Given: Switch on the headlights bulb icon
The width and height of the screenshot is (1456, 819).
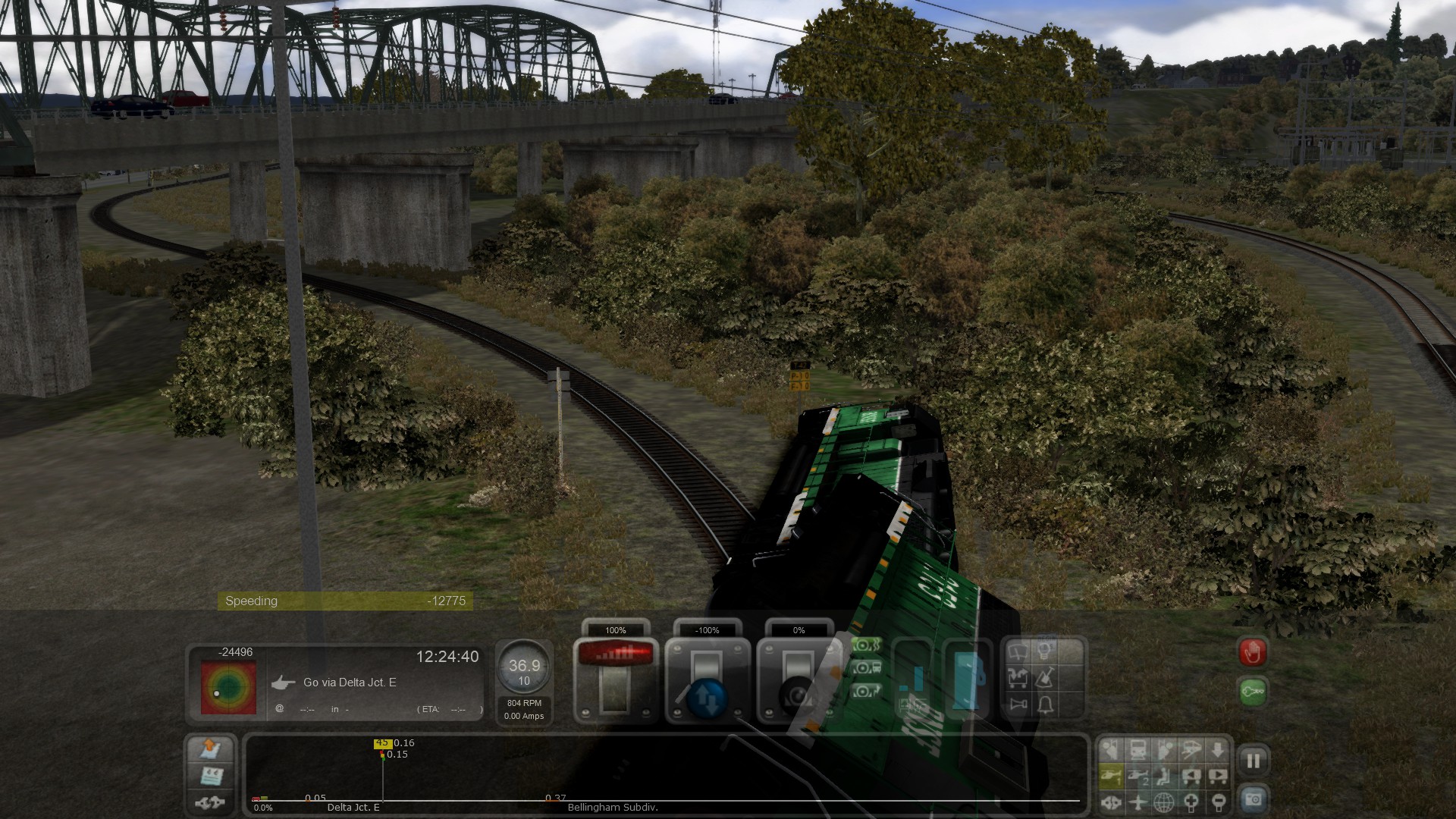Looking at the screenshot, I should point(1046,651).
